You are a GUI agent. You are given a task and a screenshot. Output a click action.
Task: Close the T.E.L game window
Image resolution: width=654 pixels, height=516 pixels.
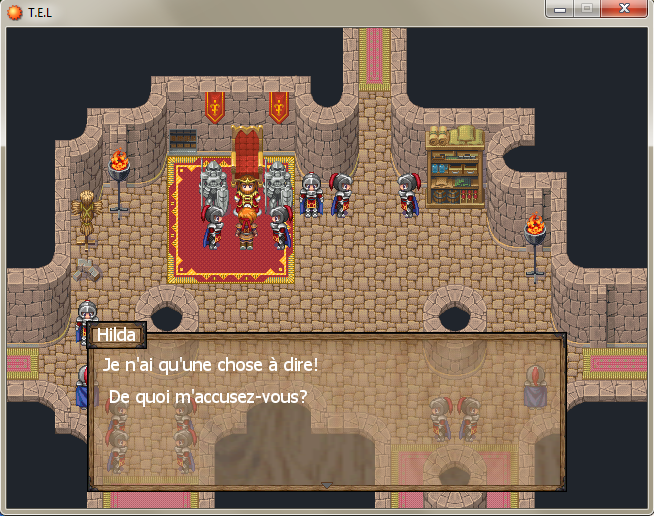coord(623,9)
